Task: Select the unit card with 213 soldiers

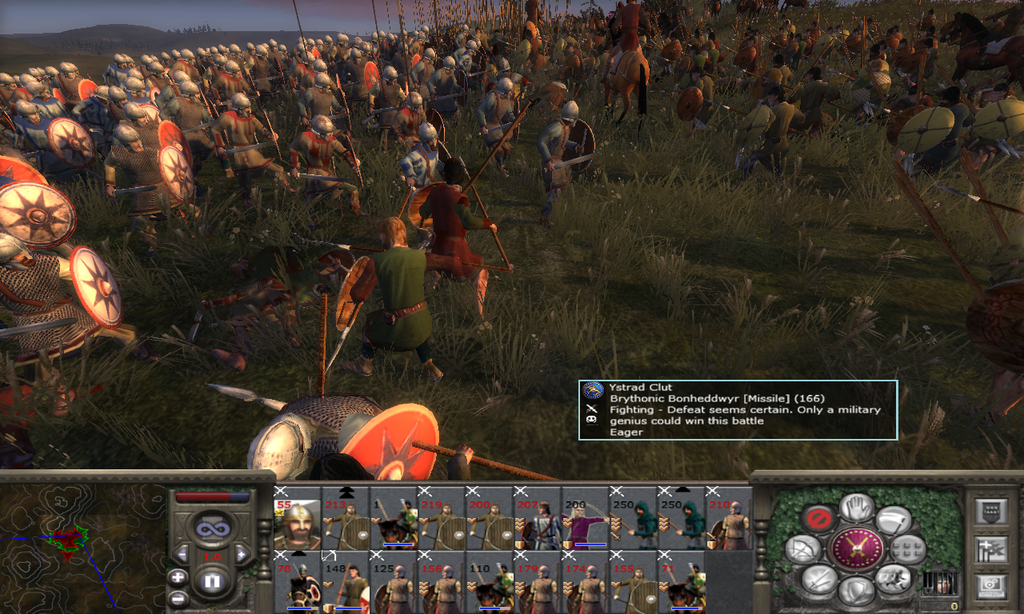Action: (x=346, y=523)
